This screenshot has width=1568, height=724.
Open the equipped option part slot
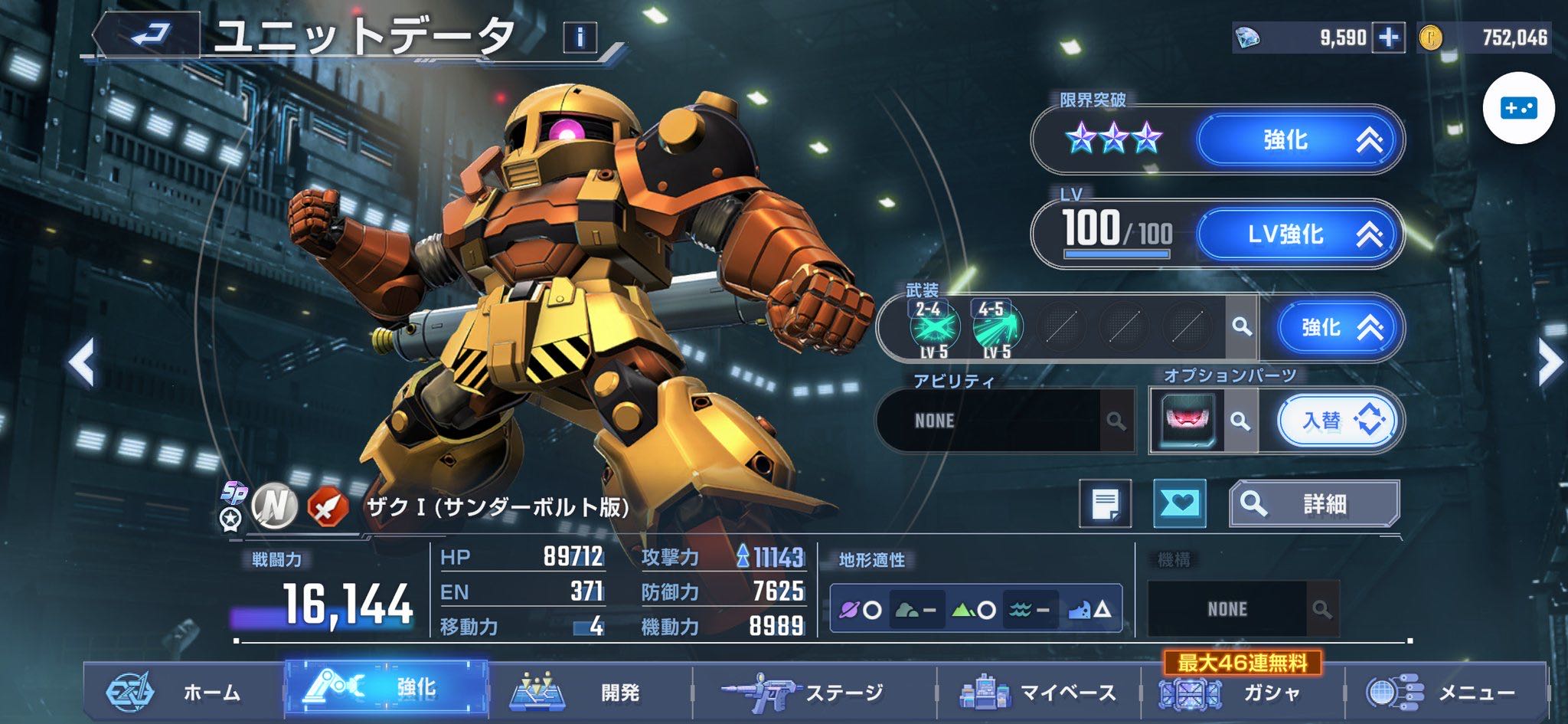click(x=1187, y=421)
